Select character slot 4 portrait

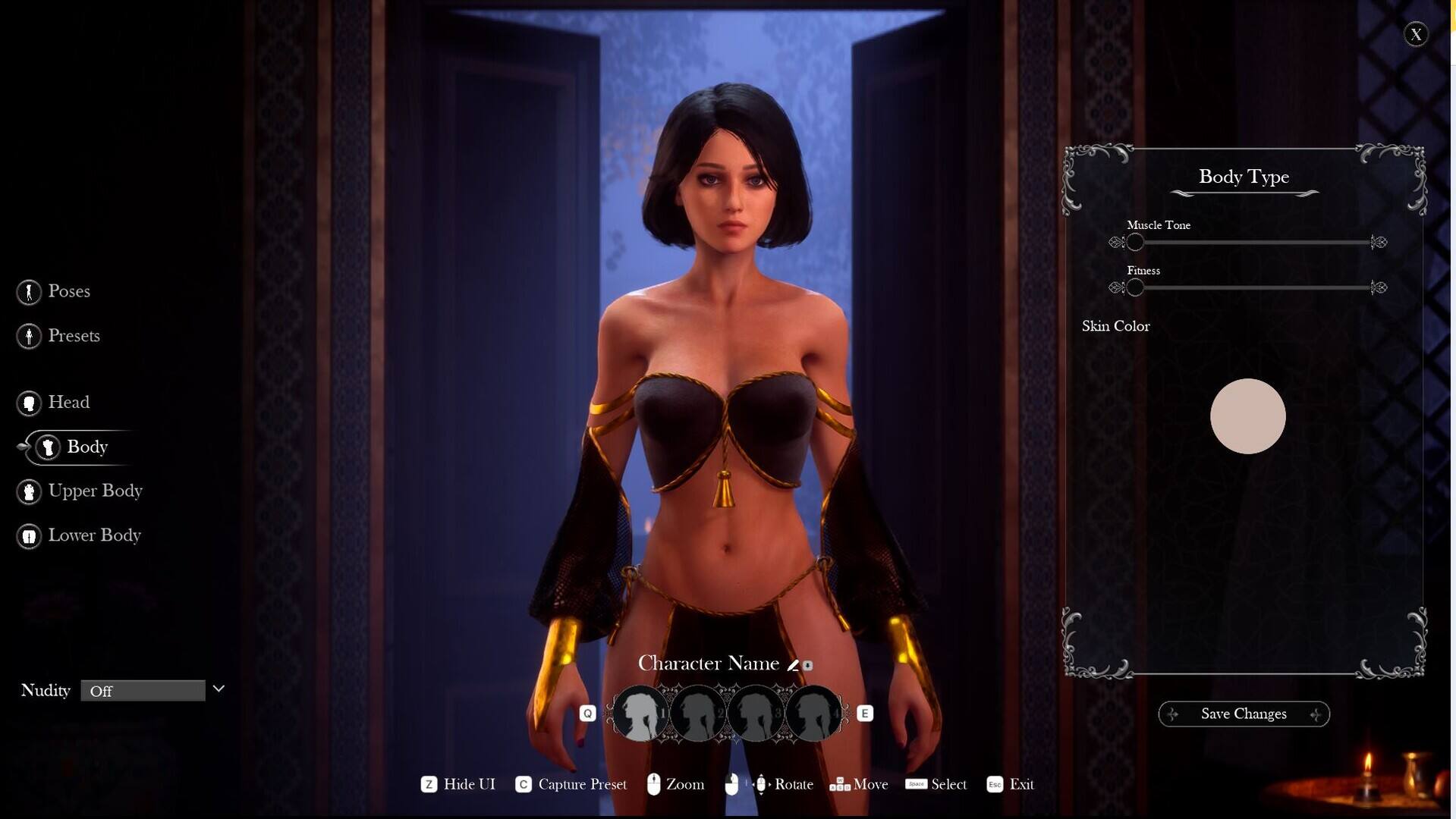[x=813, y=714]
